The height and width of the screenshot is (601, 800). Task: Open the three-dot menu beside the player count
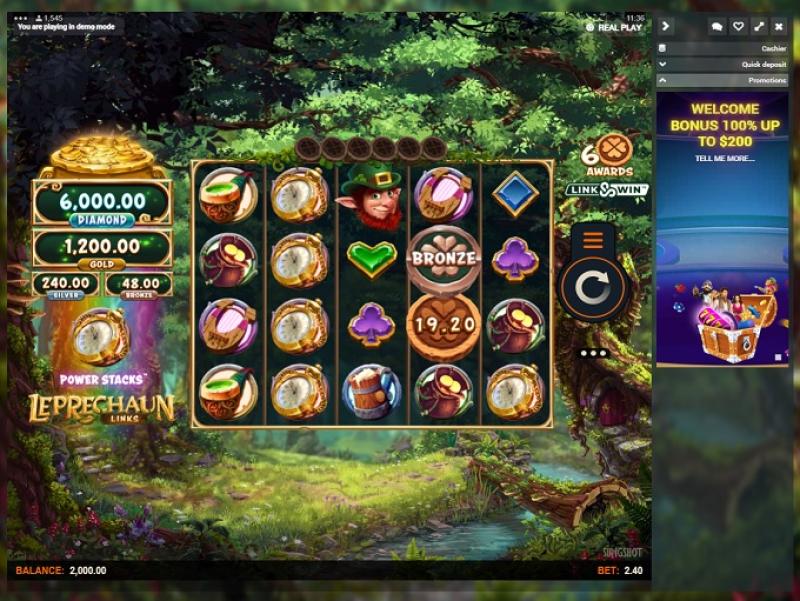(x=22, y=18)
